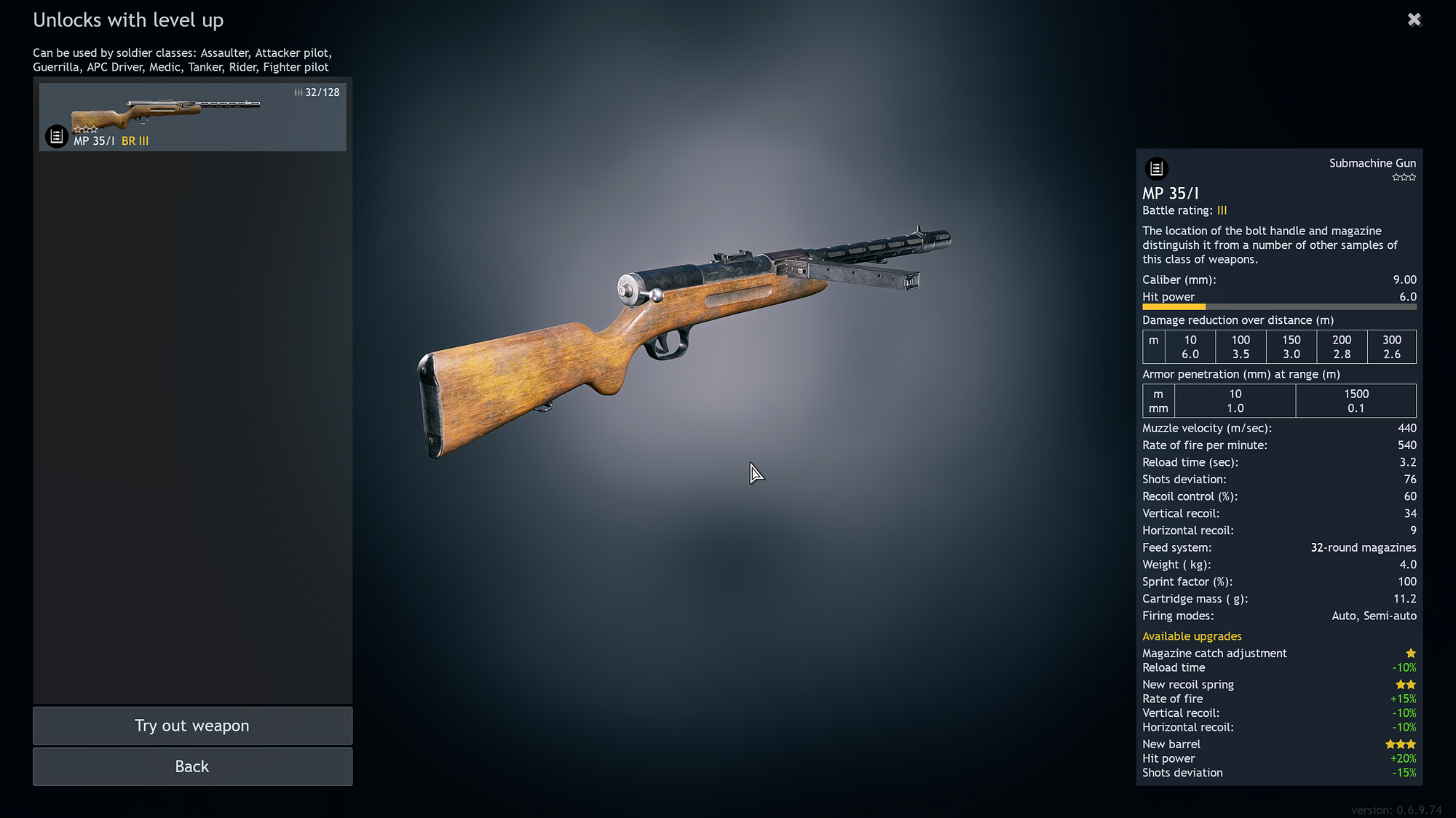Click the empty stars on the MP 35/I thumbnail
This screenshot has width=1456, height=818.
pos(85,128)
